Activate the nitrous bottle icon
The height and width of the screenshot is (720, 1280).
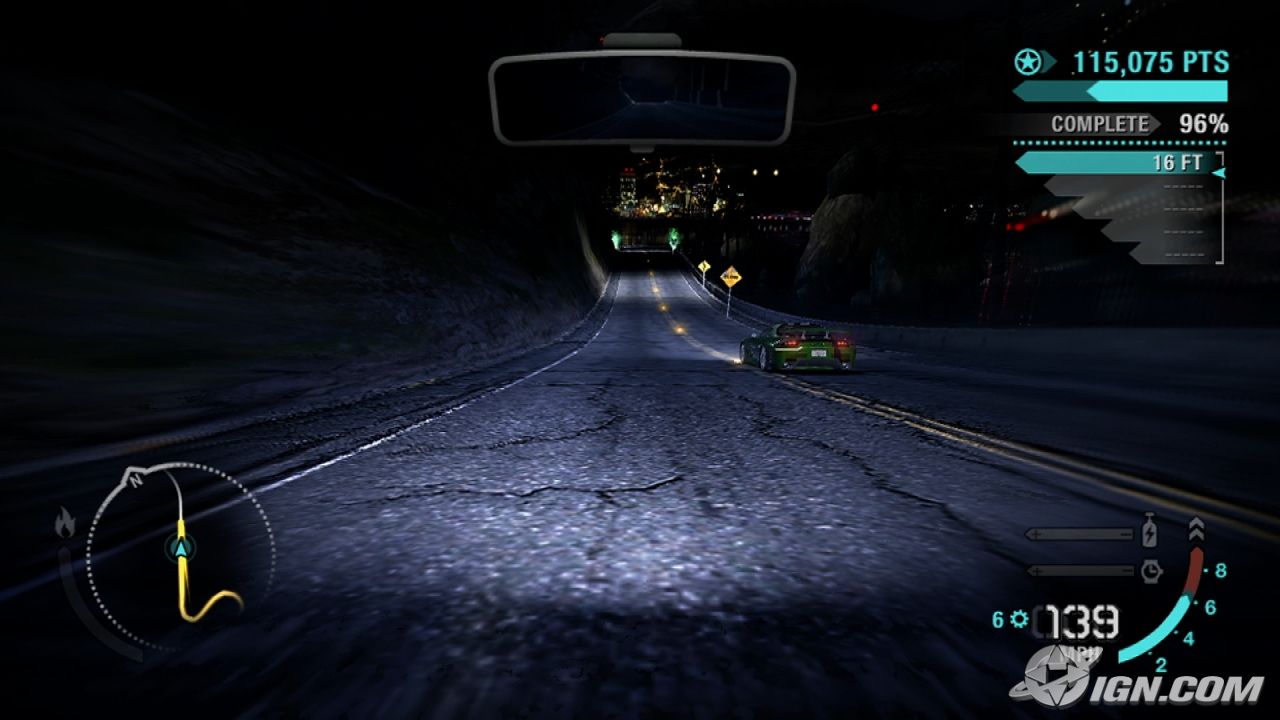1150,533
